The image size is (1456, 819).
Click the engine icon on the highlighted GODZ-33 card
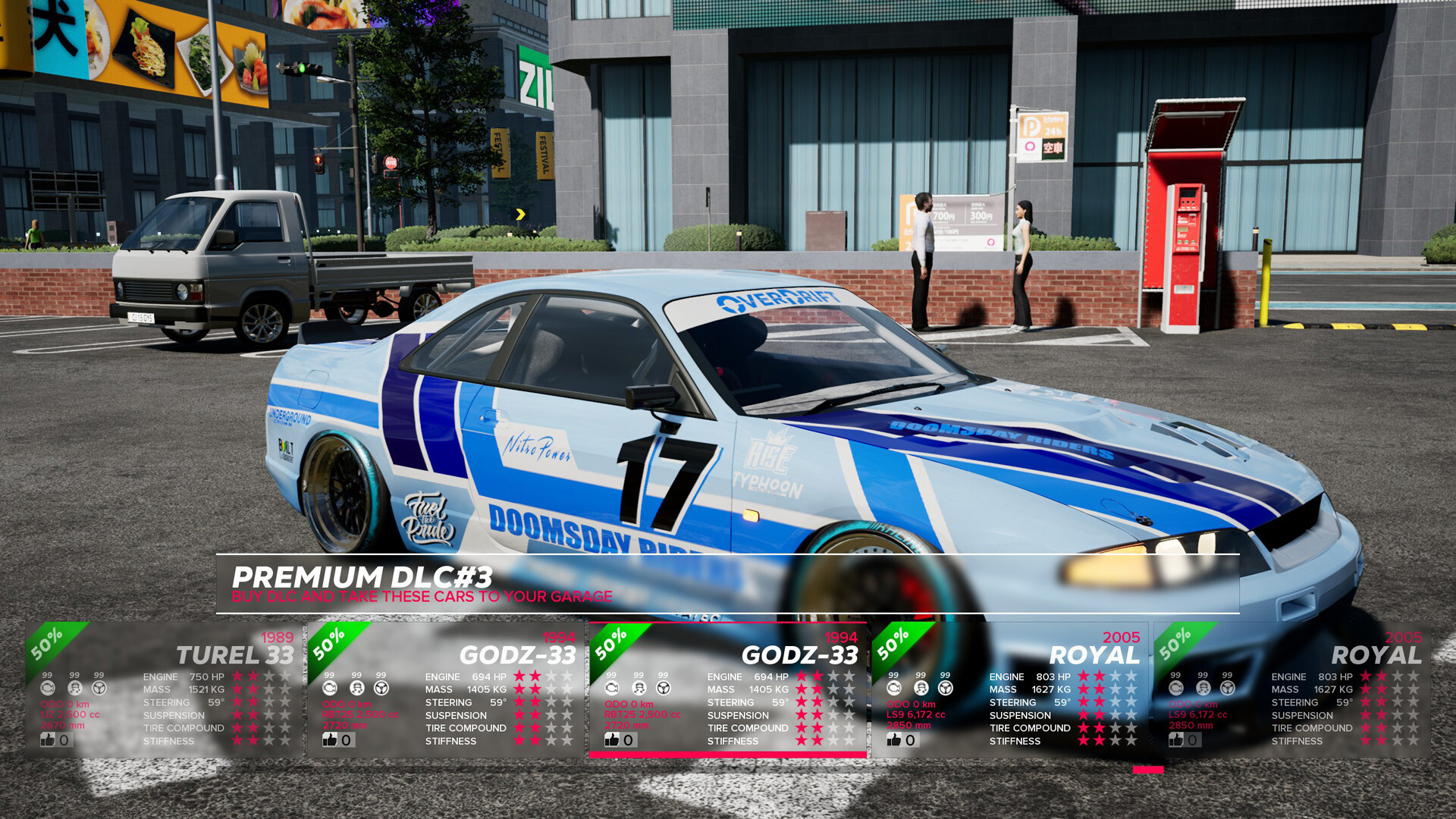[x=611, y=689]
